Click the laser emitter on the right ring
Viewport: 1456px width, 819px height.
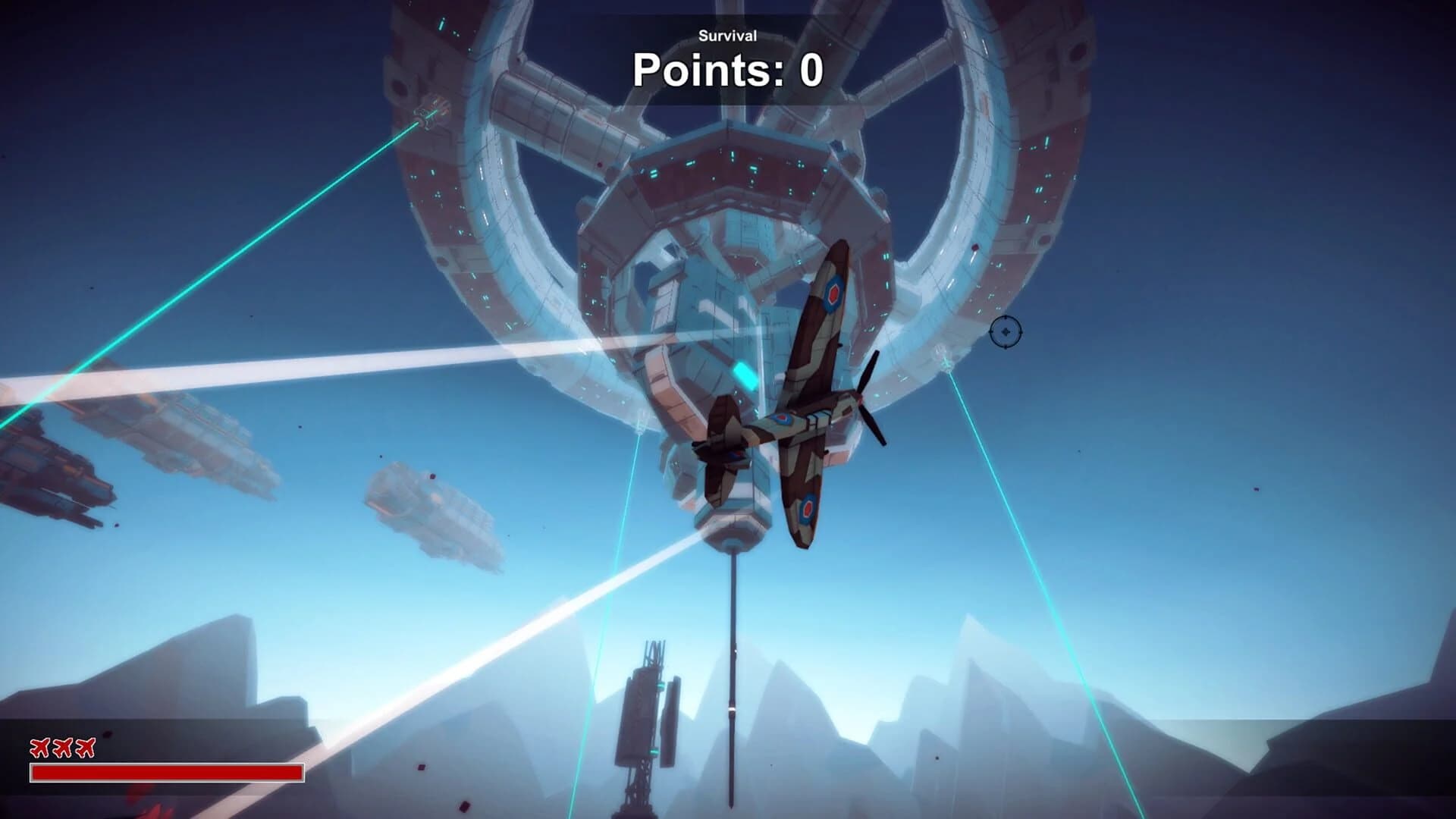click(945, 364)
